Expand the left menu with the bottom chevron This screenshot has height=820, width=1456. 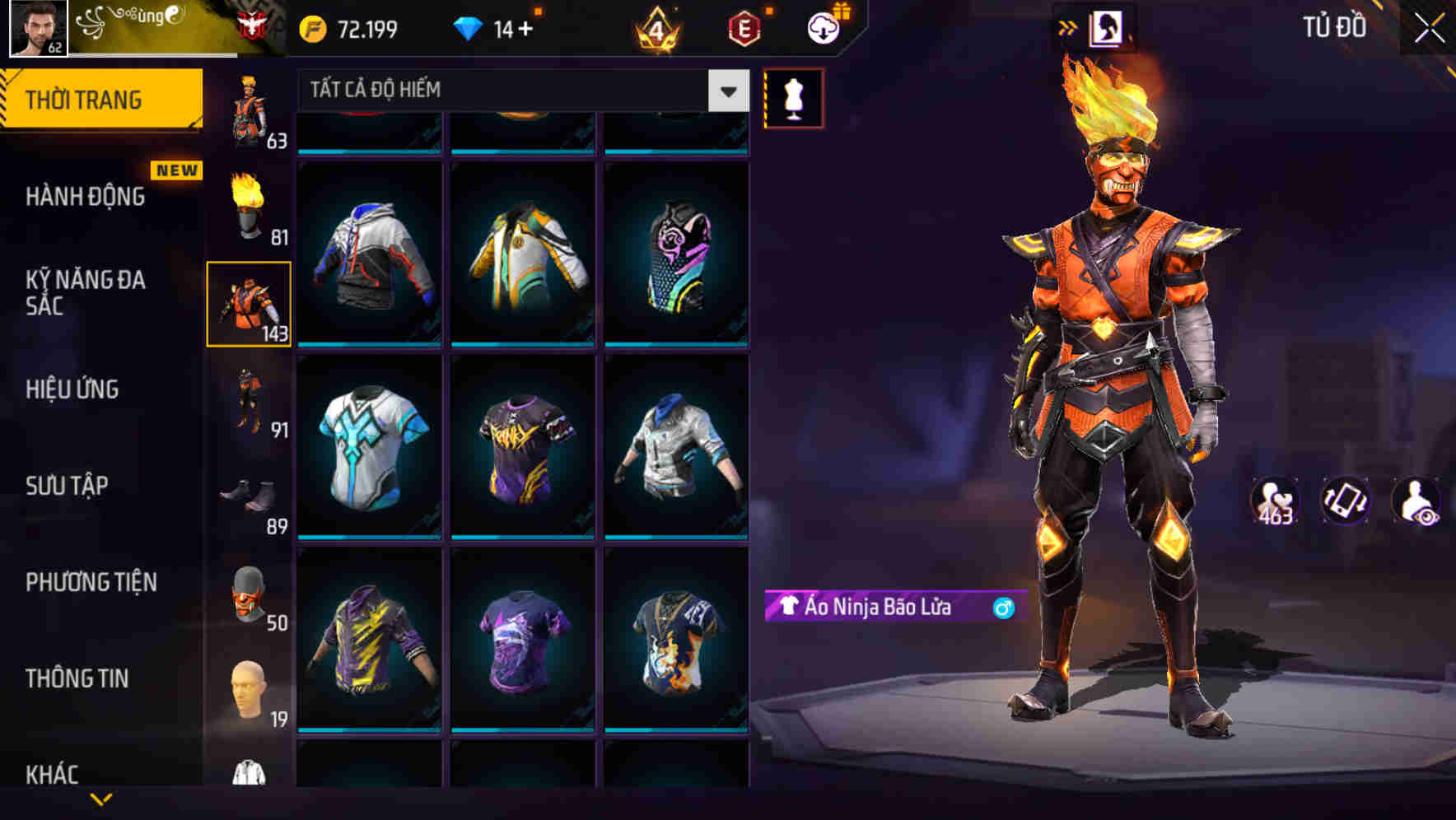[x=99, y=797]
